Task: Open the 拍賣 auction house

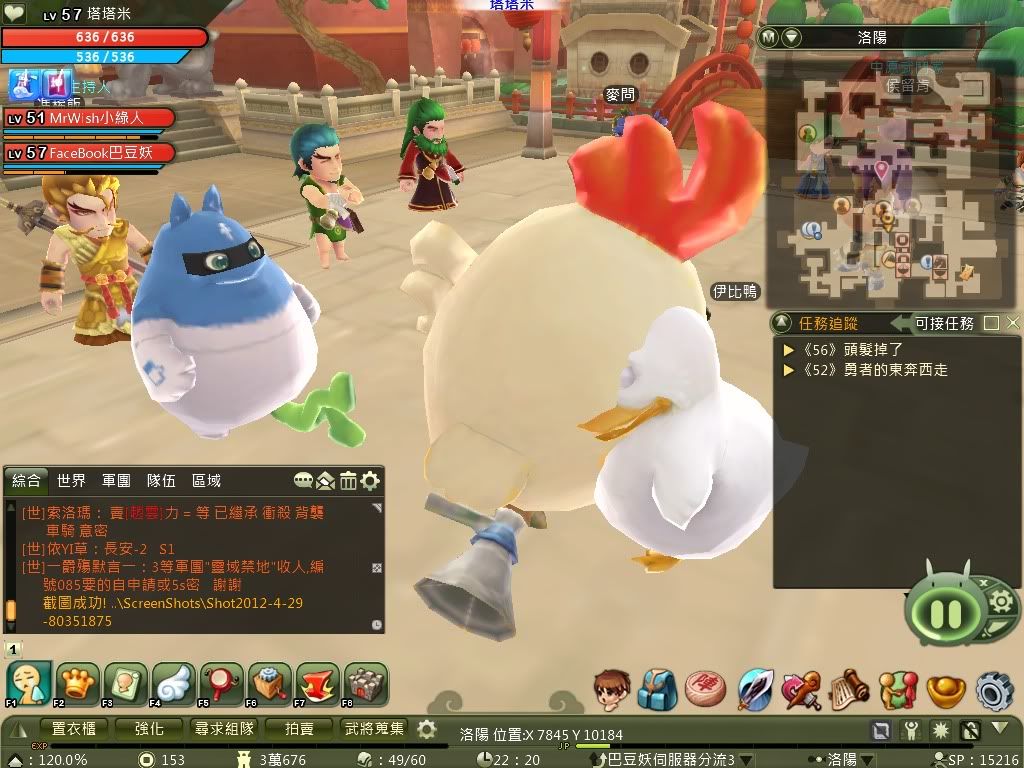Action: click(299, 729)
